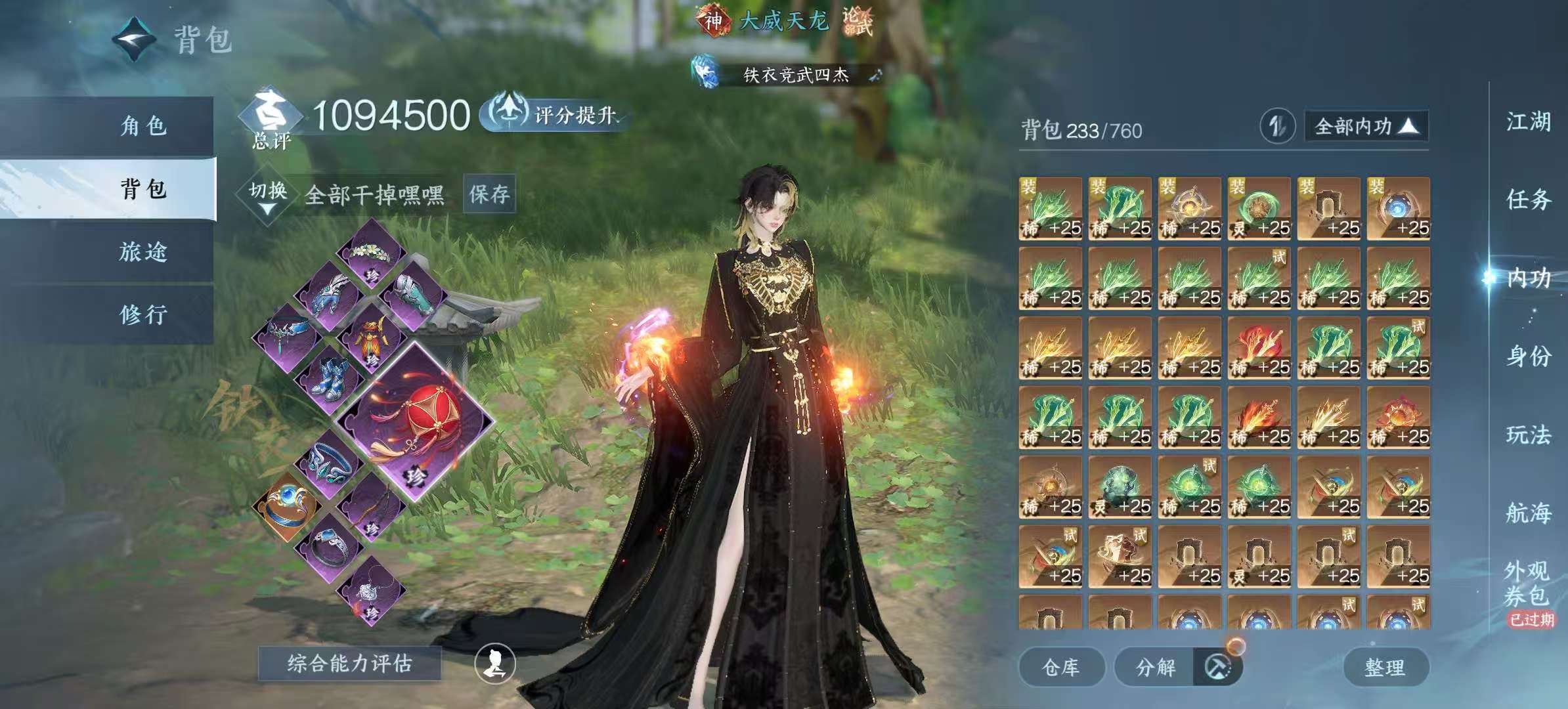Tidy the bag with 整理

[1385, 668]
